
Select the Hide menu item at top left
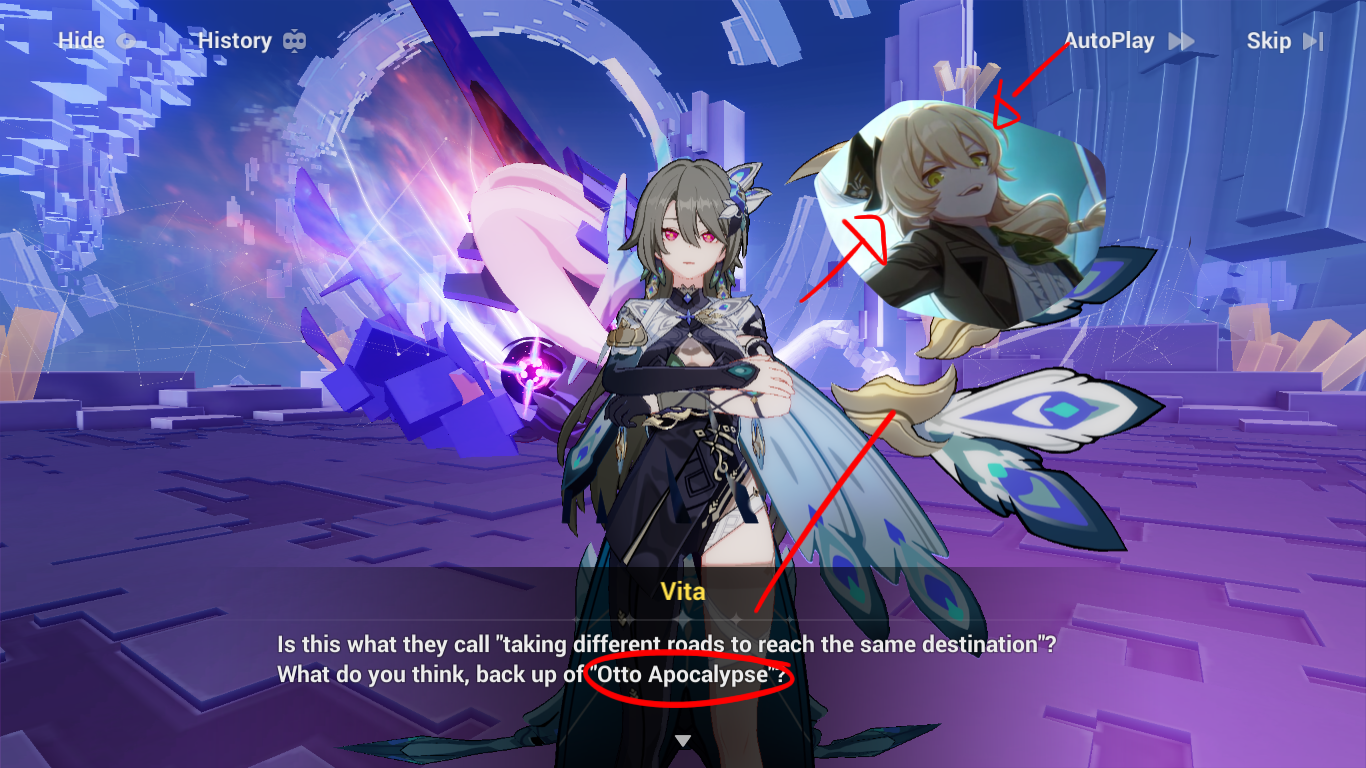pyautogui.click(x=78, y=41)
